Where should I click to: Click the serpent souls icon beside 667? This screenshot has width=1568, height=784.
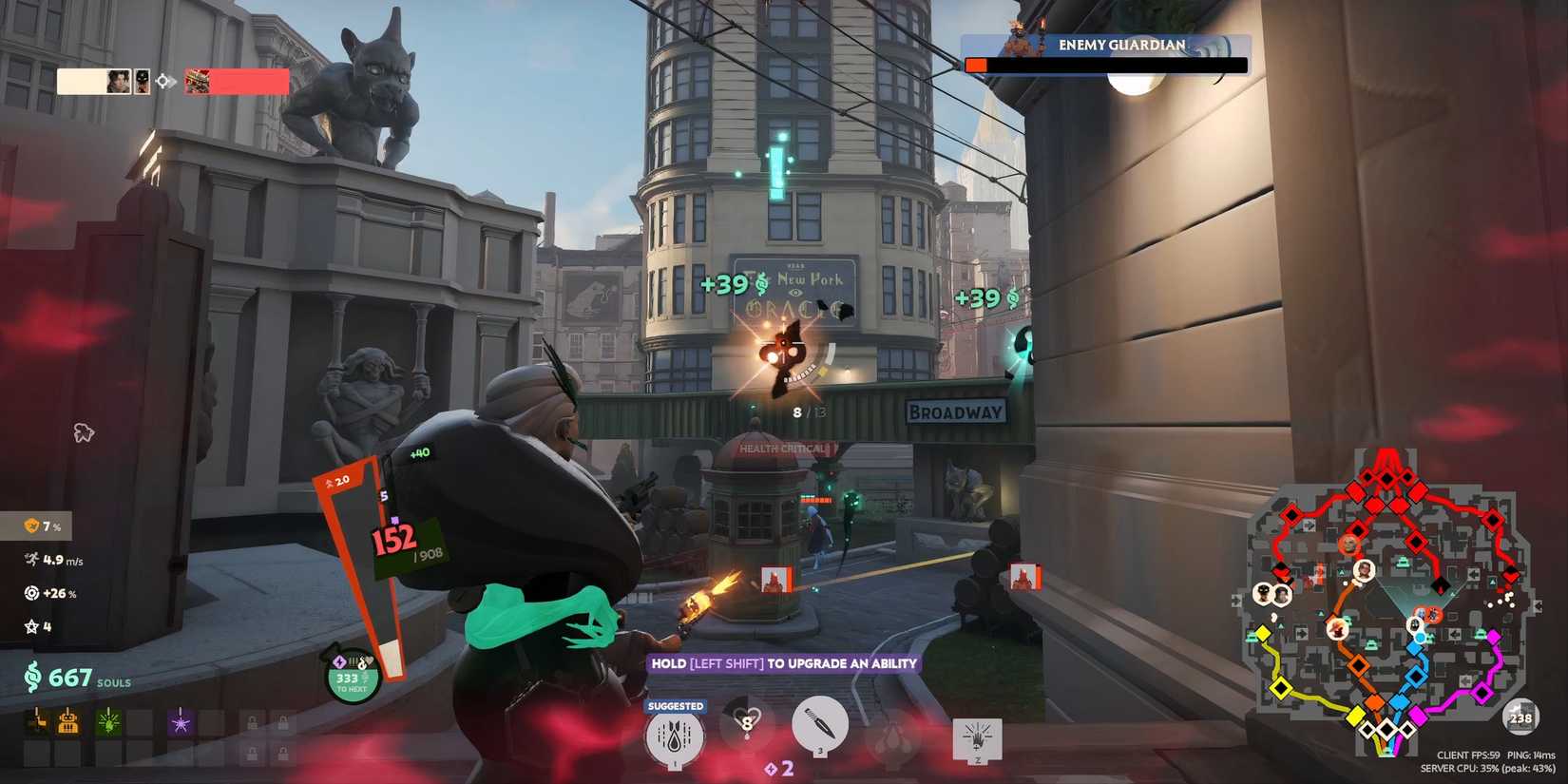pos(33,677)
